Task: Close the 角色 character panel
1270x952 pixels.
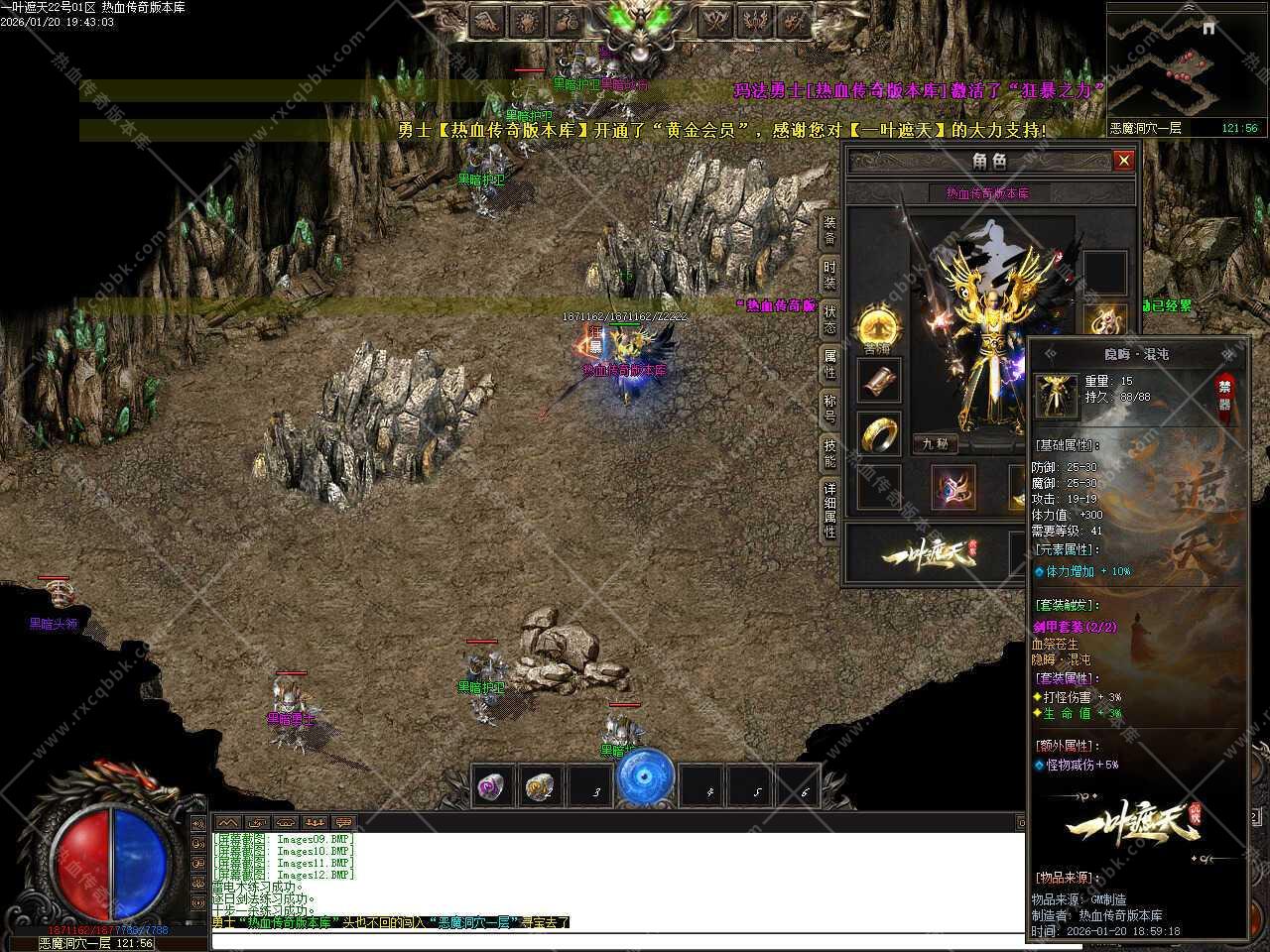Action: [1123, 160]
